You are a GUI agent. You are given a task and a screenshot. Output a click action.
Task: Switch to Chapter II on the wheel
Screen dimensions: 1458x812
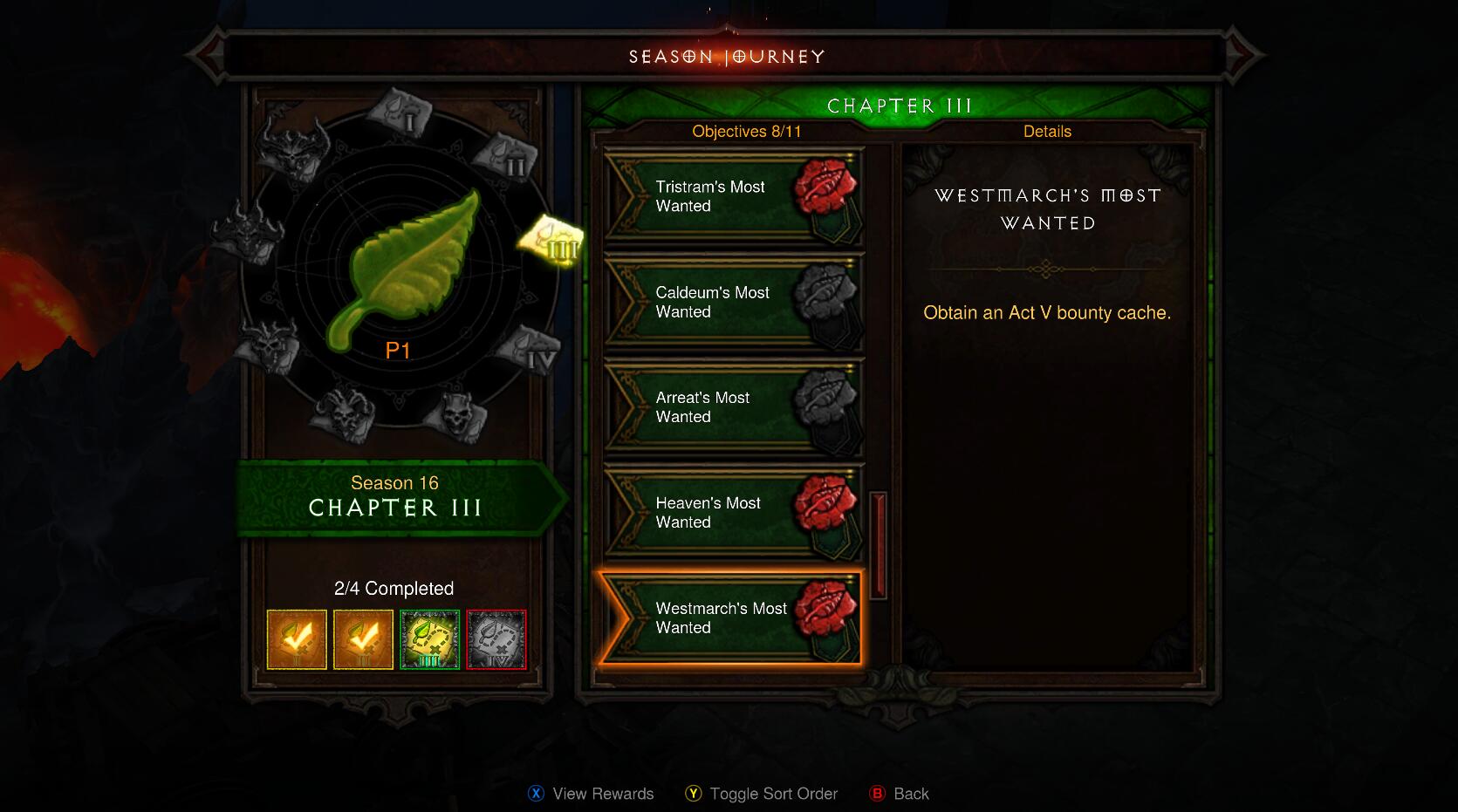click(506, 157)
